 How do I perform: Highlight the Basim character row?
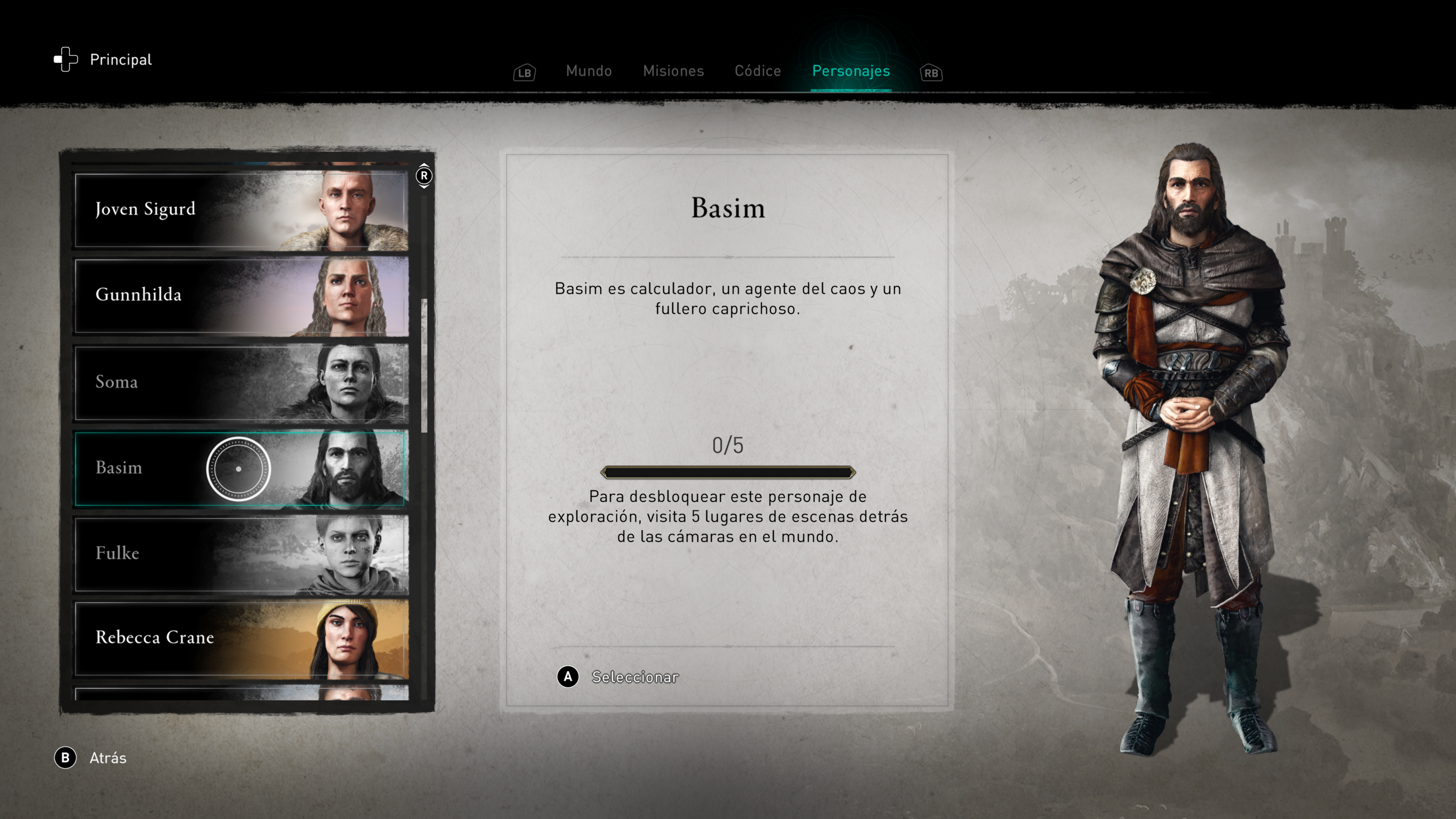(242, 468)
